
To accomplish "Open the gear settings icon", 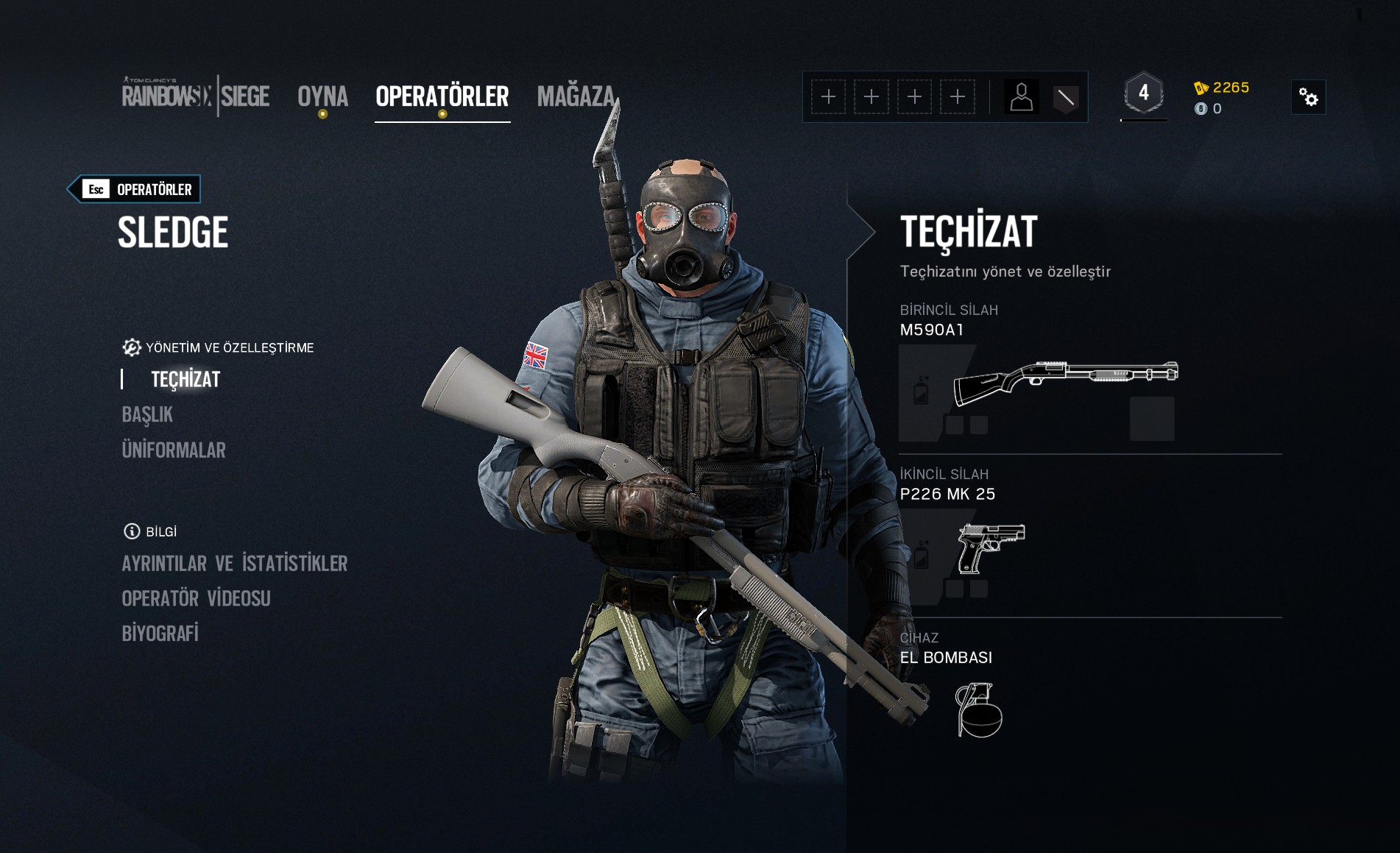I will 1308,97.
